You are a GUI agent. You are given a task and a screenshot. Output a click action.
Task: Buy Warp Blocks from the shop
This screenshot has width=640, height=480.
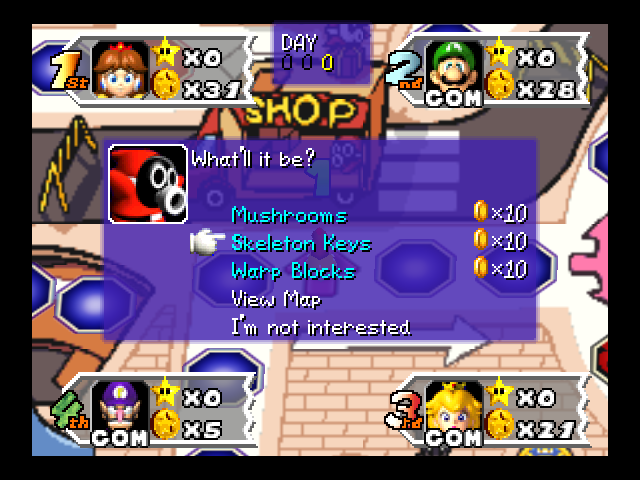(292, 271)
